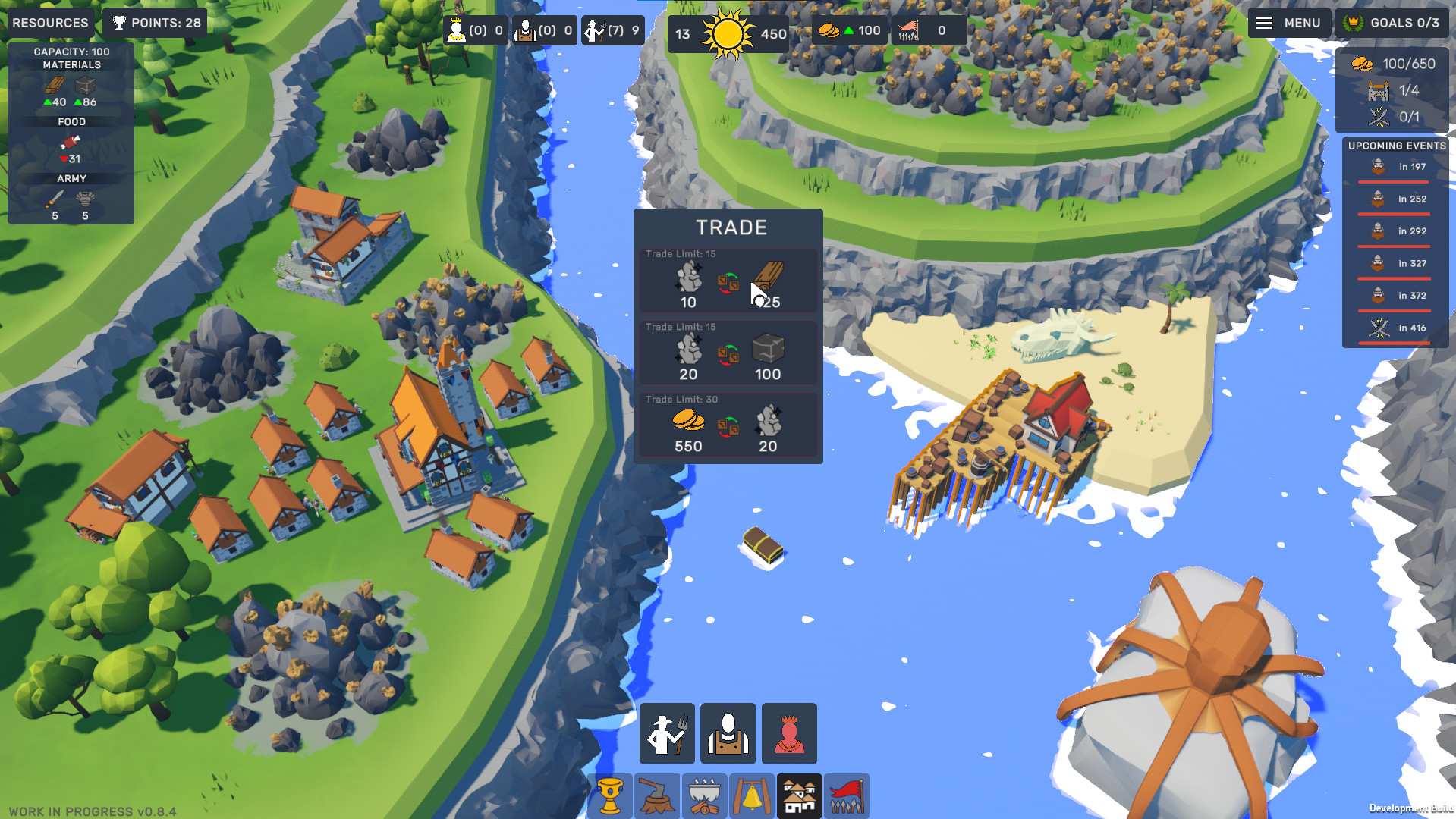Click the POINTS: 28 counter
1456x819 pixels.
(x=155, y=22)
